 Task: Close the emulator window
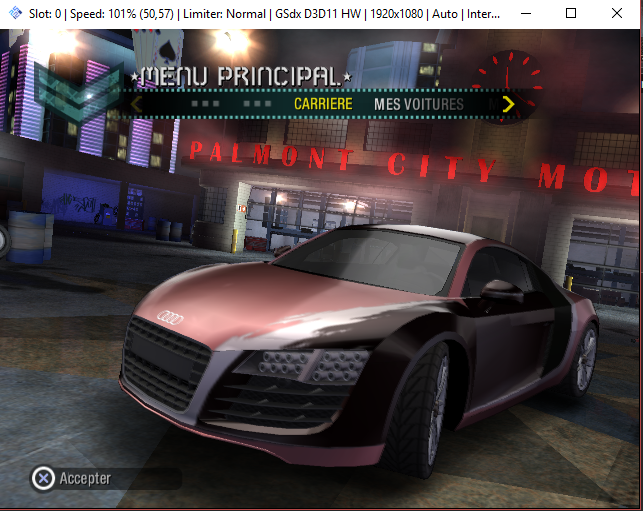(x=618, y=14)
